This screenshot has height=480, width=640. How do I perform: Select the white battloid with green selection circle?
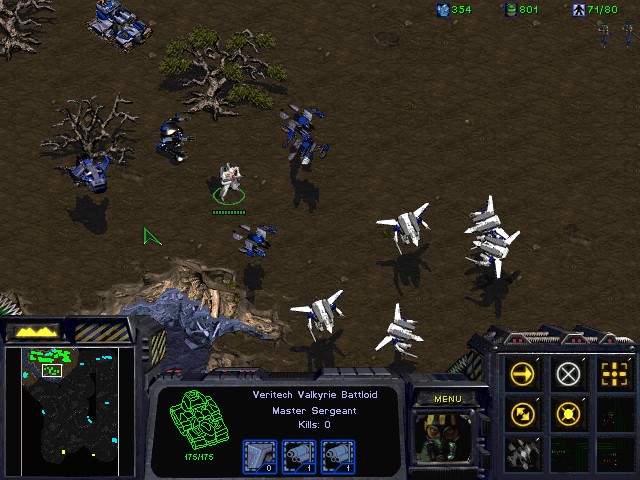point(230,180)
